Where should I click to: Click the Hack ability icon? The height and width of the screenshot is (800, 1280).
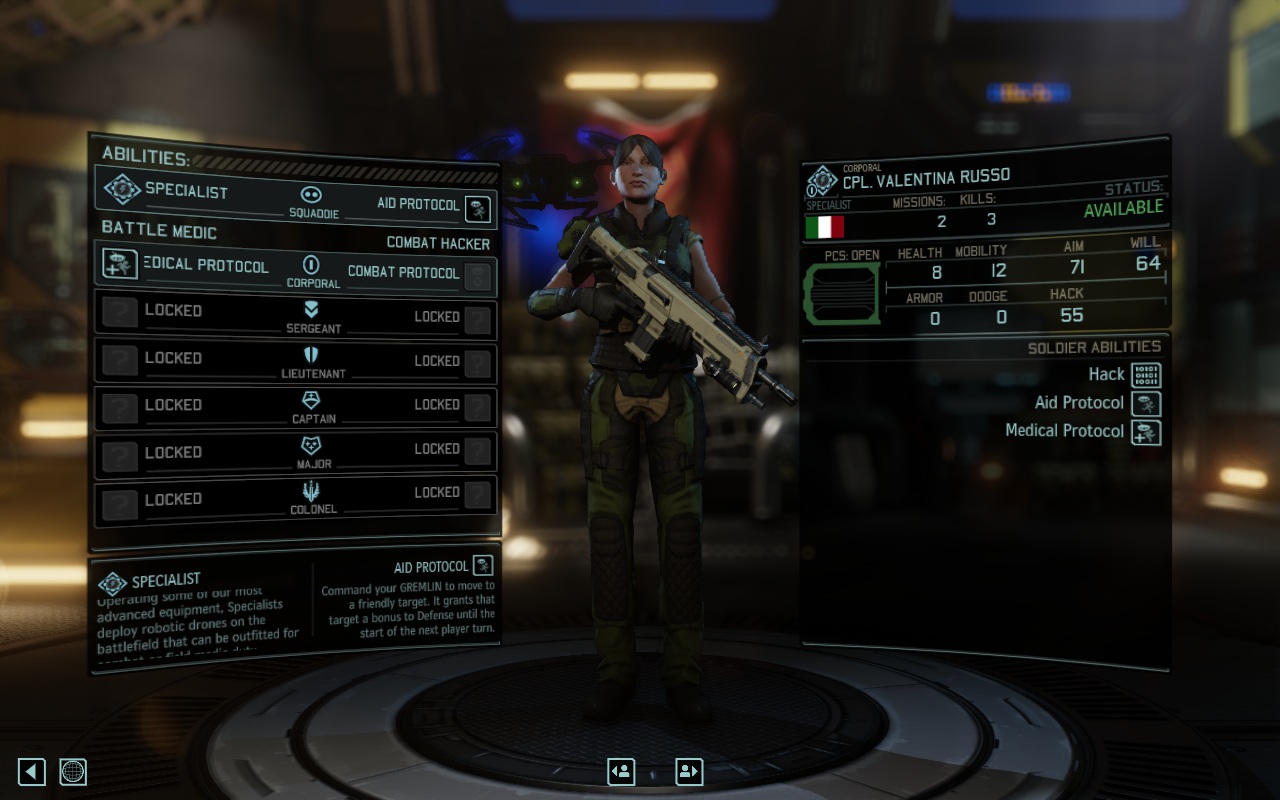click(x=1146, y=375)
